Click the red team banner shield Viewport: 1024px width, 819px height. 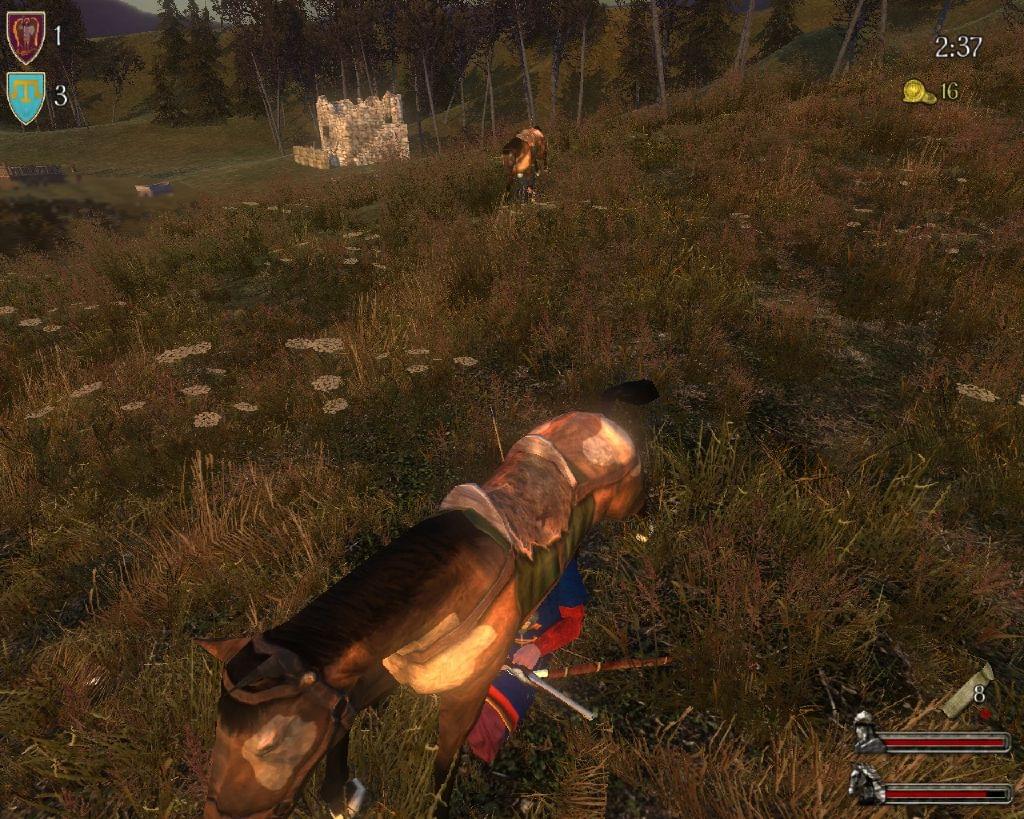25,37
